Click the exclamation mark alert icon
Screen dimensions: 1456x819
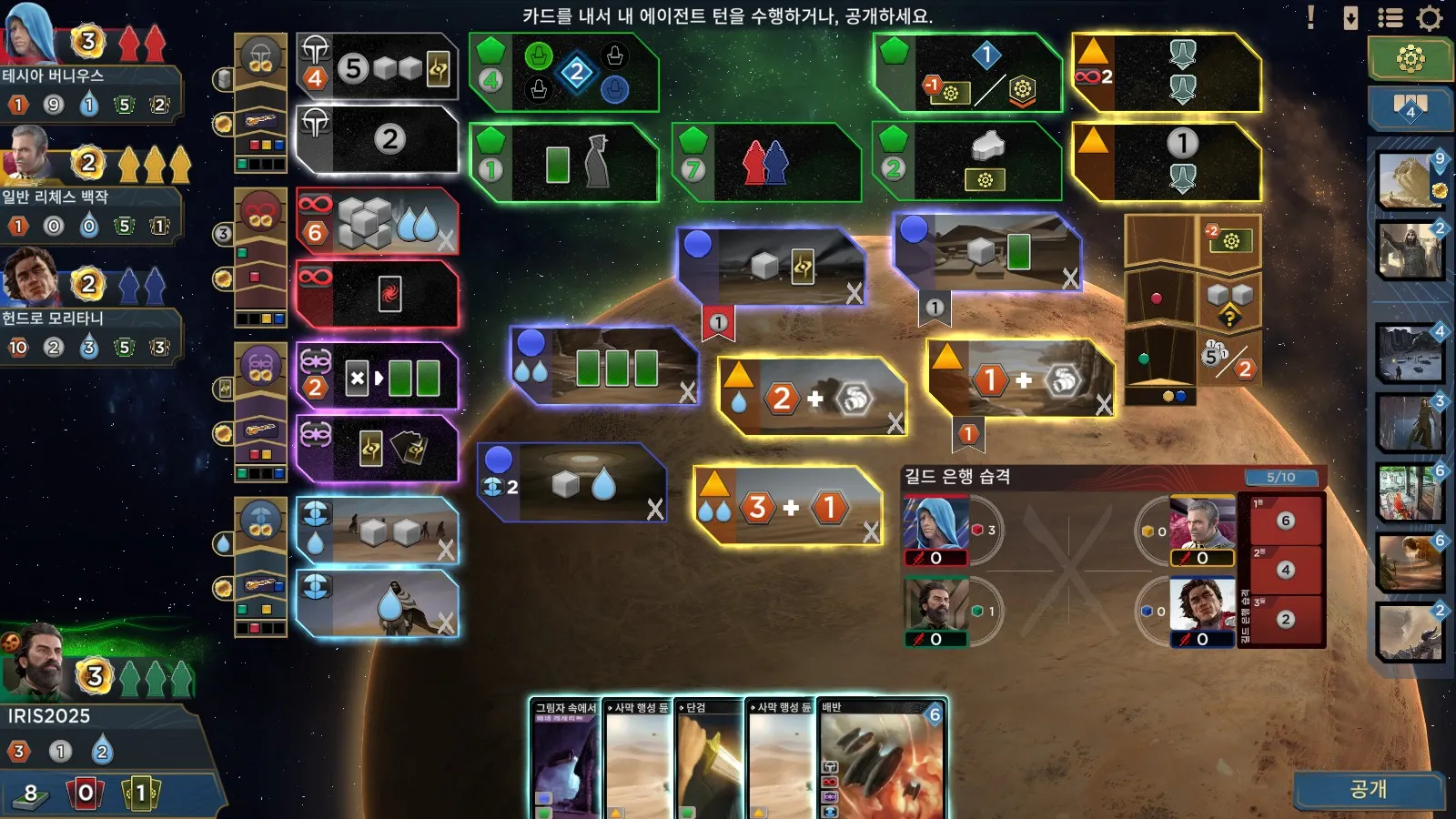point(1310,17)
